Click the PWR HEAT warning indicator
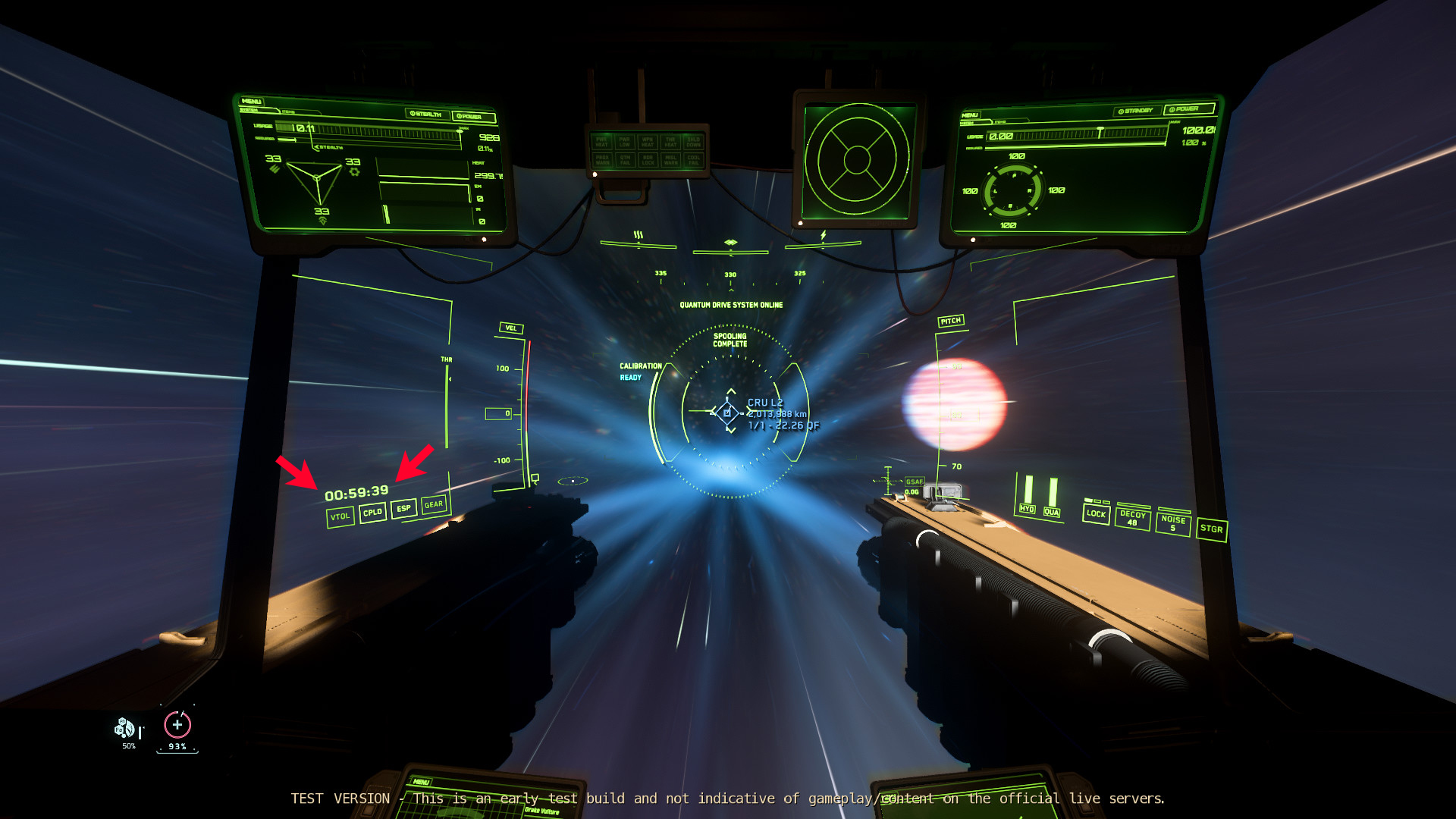Screen dimensions: 1456x819 [x=602, y=142]
